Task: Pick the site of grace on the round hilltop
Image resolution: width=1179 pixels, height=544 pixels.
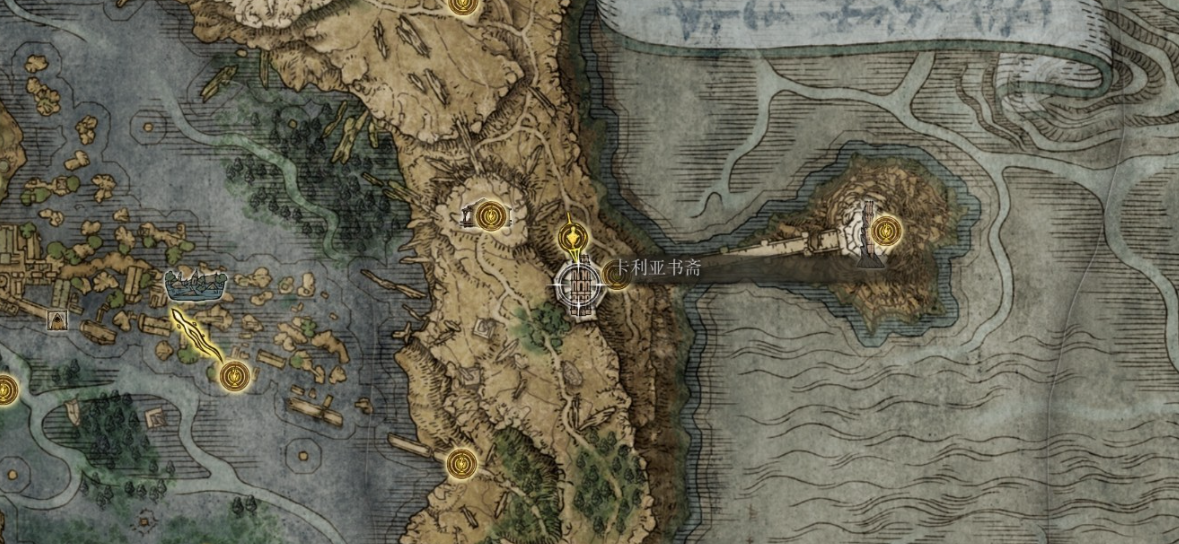Action: [489, 214]
